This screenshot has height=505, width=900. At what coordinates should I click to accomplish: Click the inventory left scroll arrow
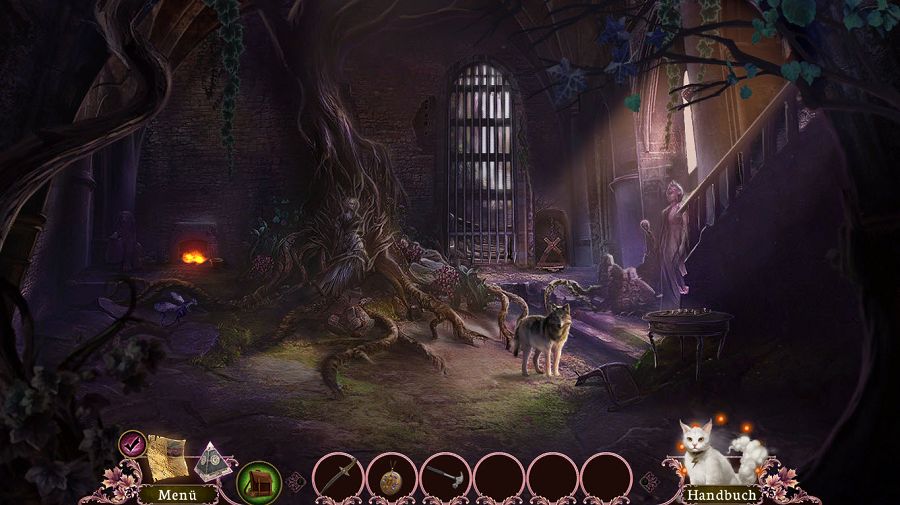click(x=295, y=481)
